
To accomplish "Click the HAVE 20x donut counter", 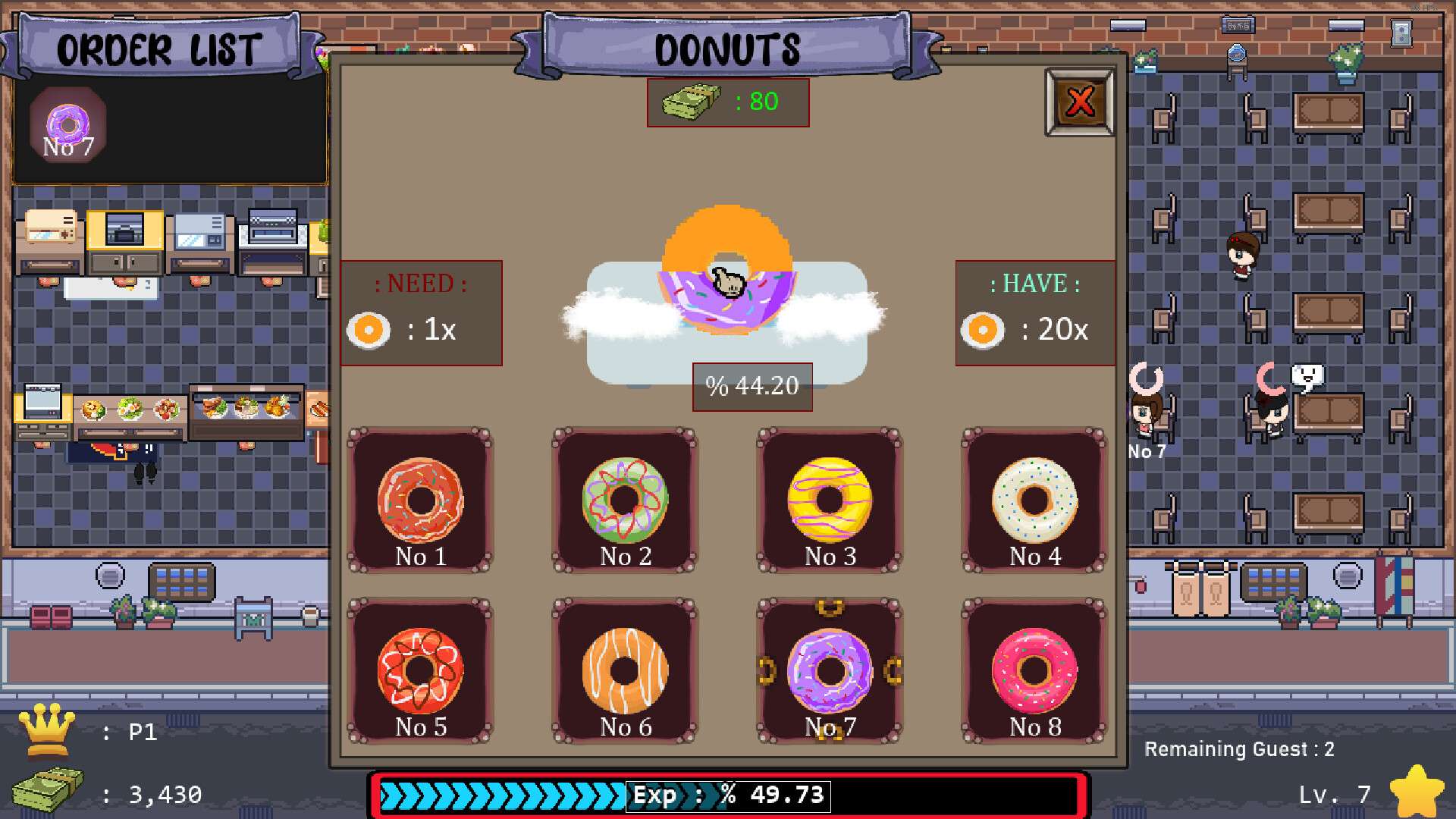I will pyautogui.click(x=1034, y=313).
